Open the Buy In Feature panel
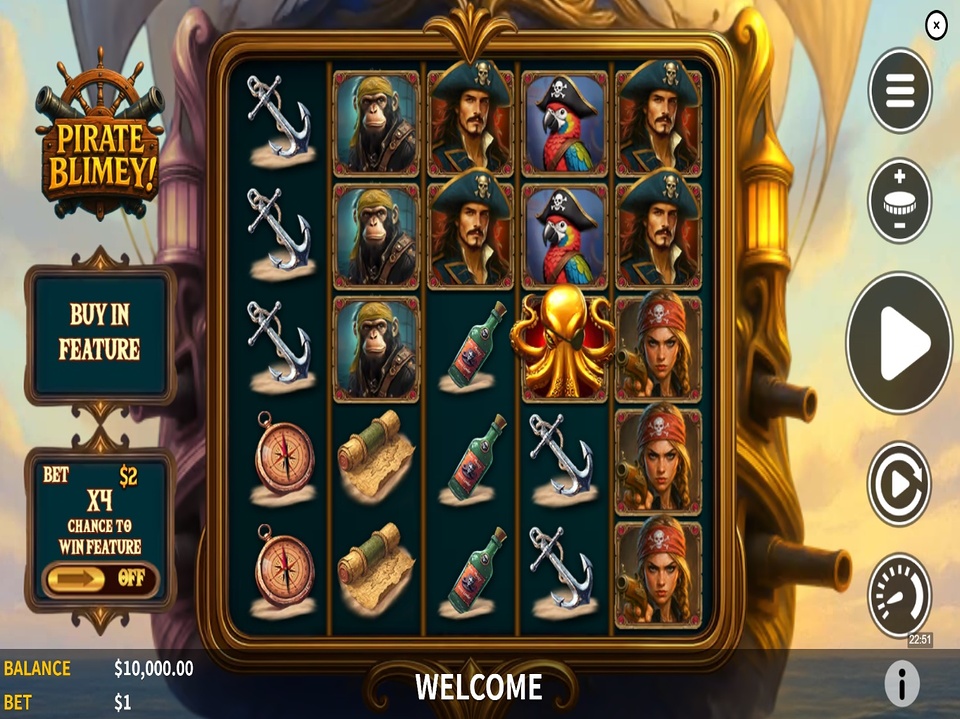 (99, 333)
